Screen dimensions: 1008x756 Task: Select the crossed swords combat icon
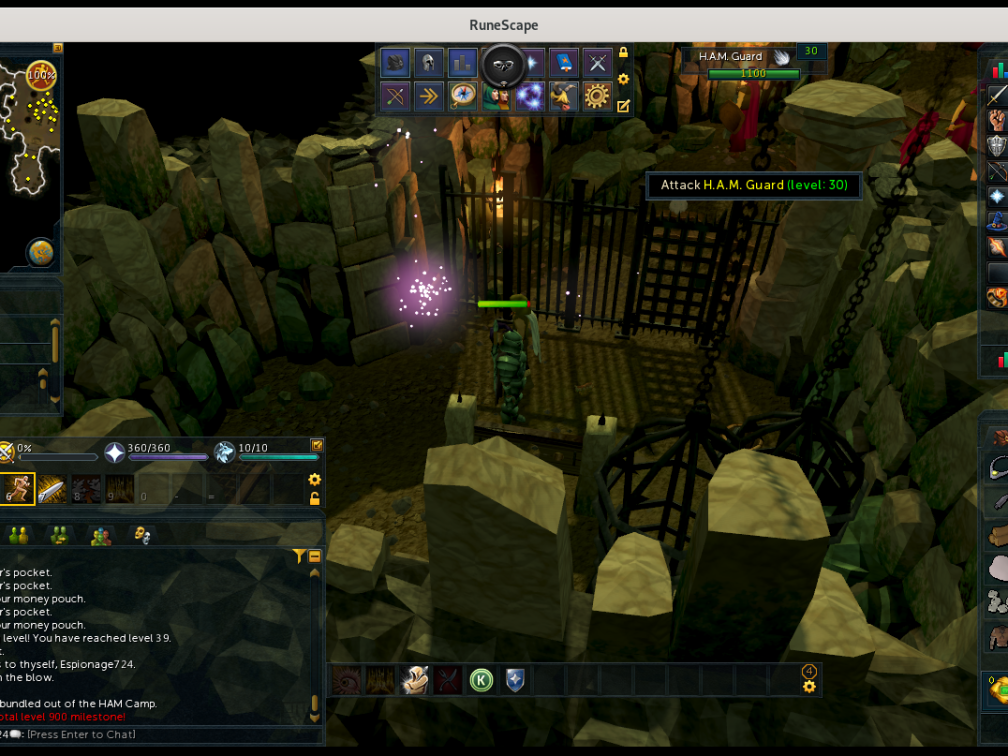[598, 62]
